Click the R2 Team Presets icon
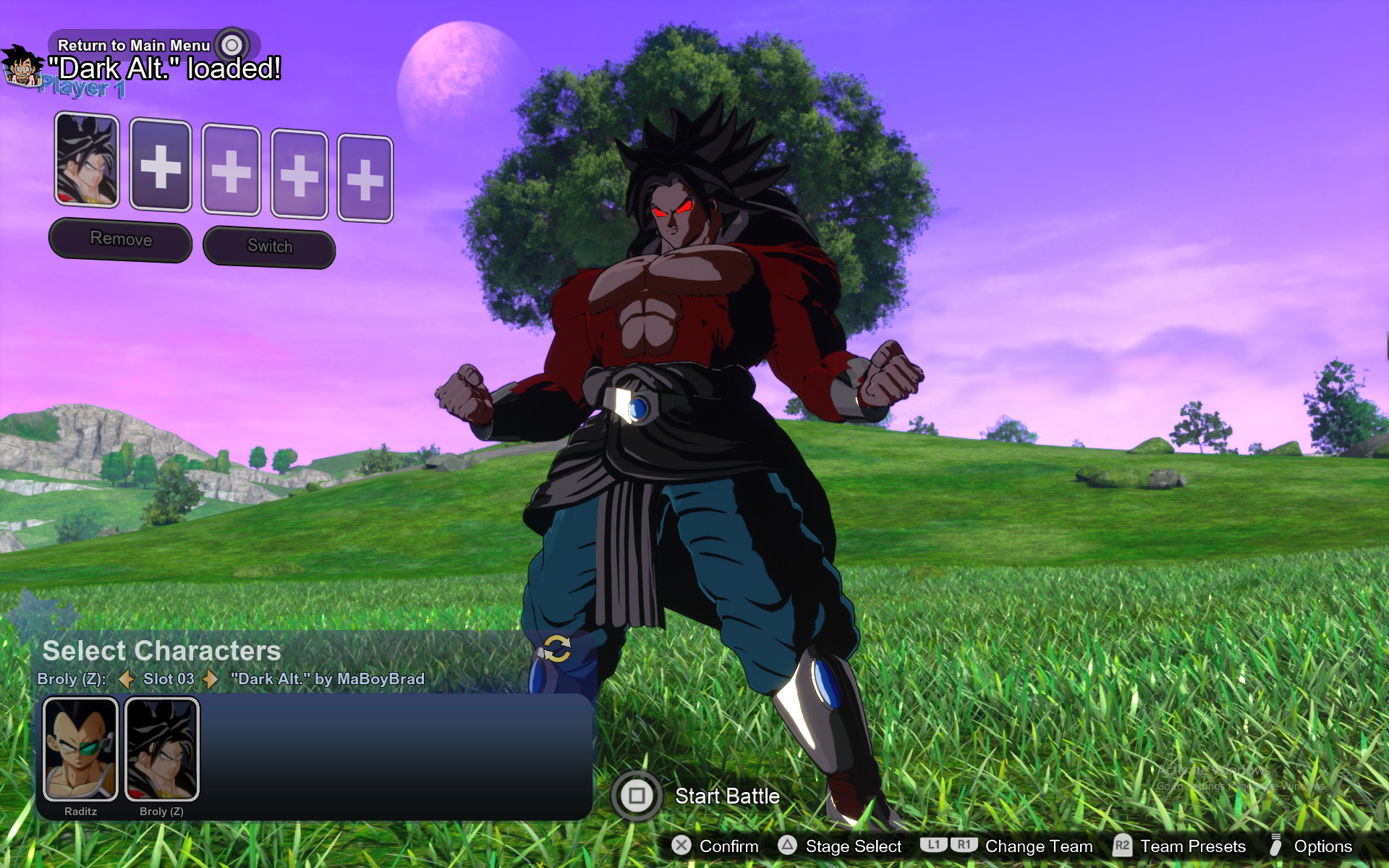 (1124, 846)
